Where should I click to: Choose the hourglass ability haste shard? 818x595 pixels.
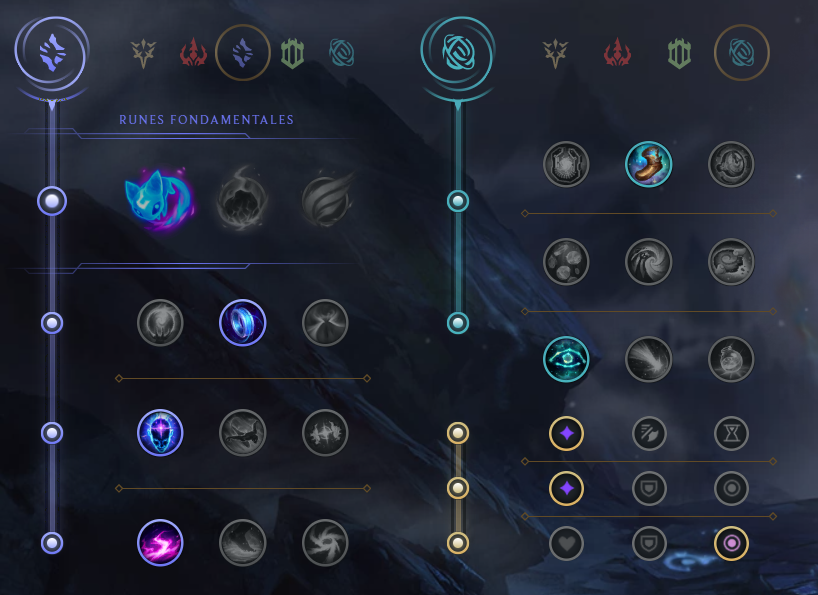point(731,432)
